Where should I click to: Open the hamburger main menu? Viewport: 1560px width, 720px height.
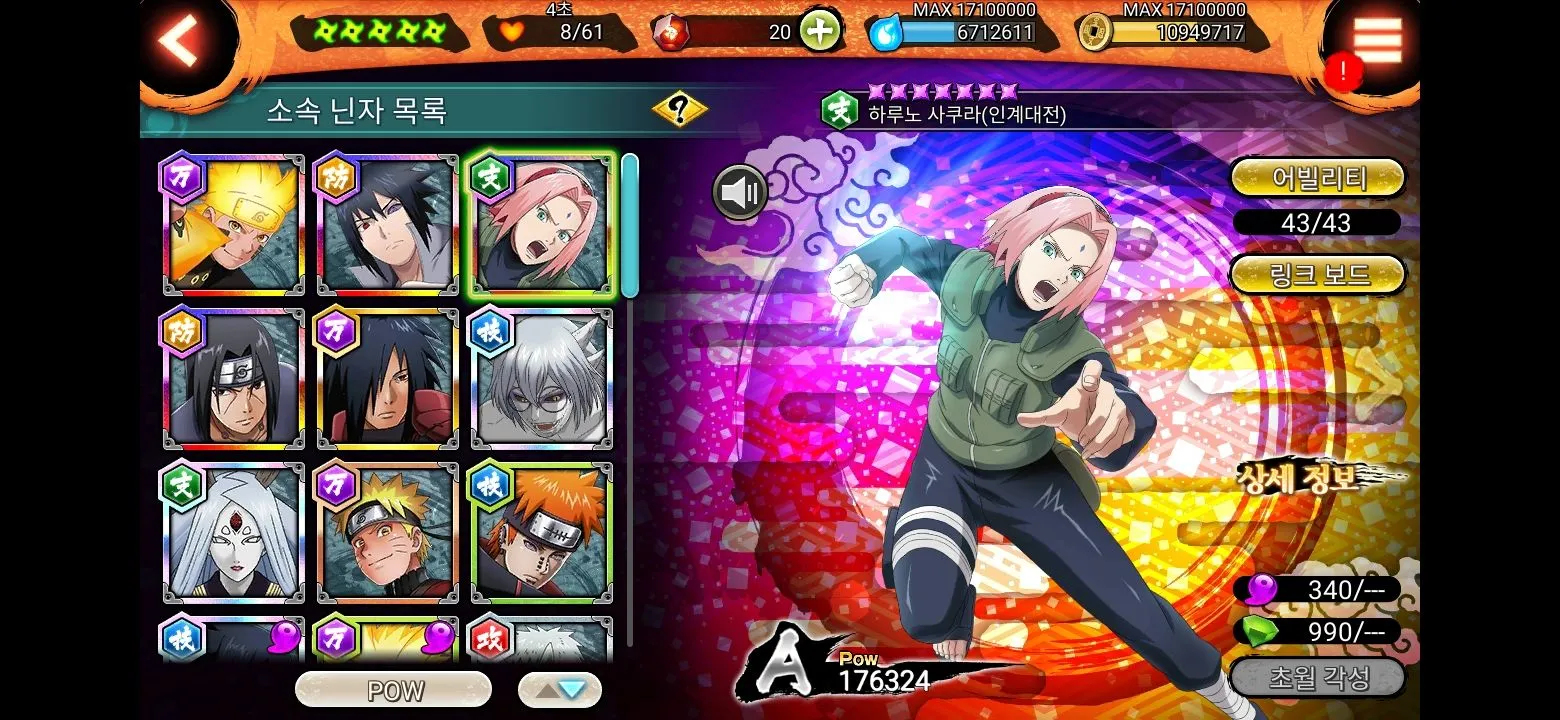(1377, 41)
